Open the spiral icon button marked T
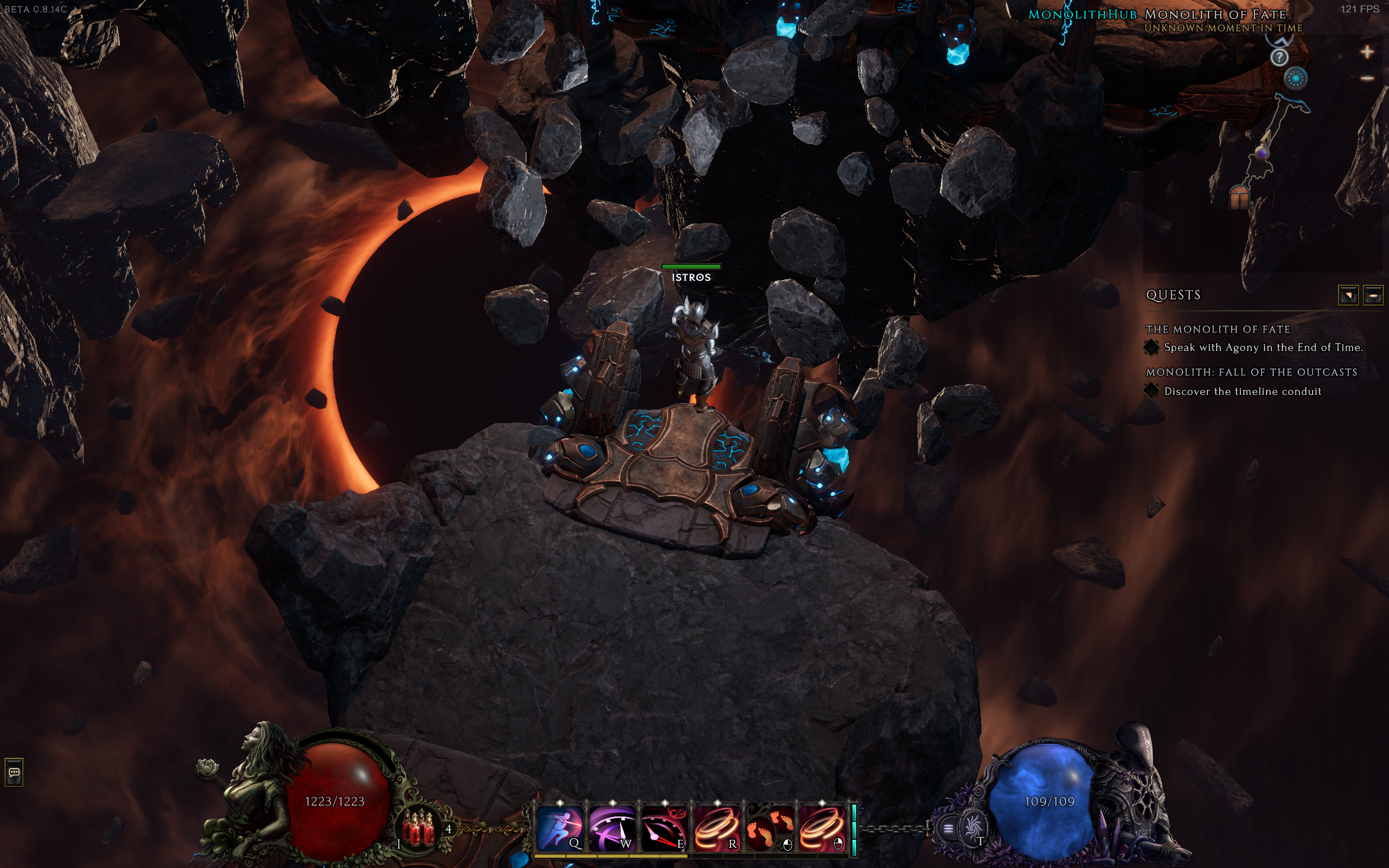The image size is (1389, 868). (x=972, y=828)
